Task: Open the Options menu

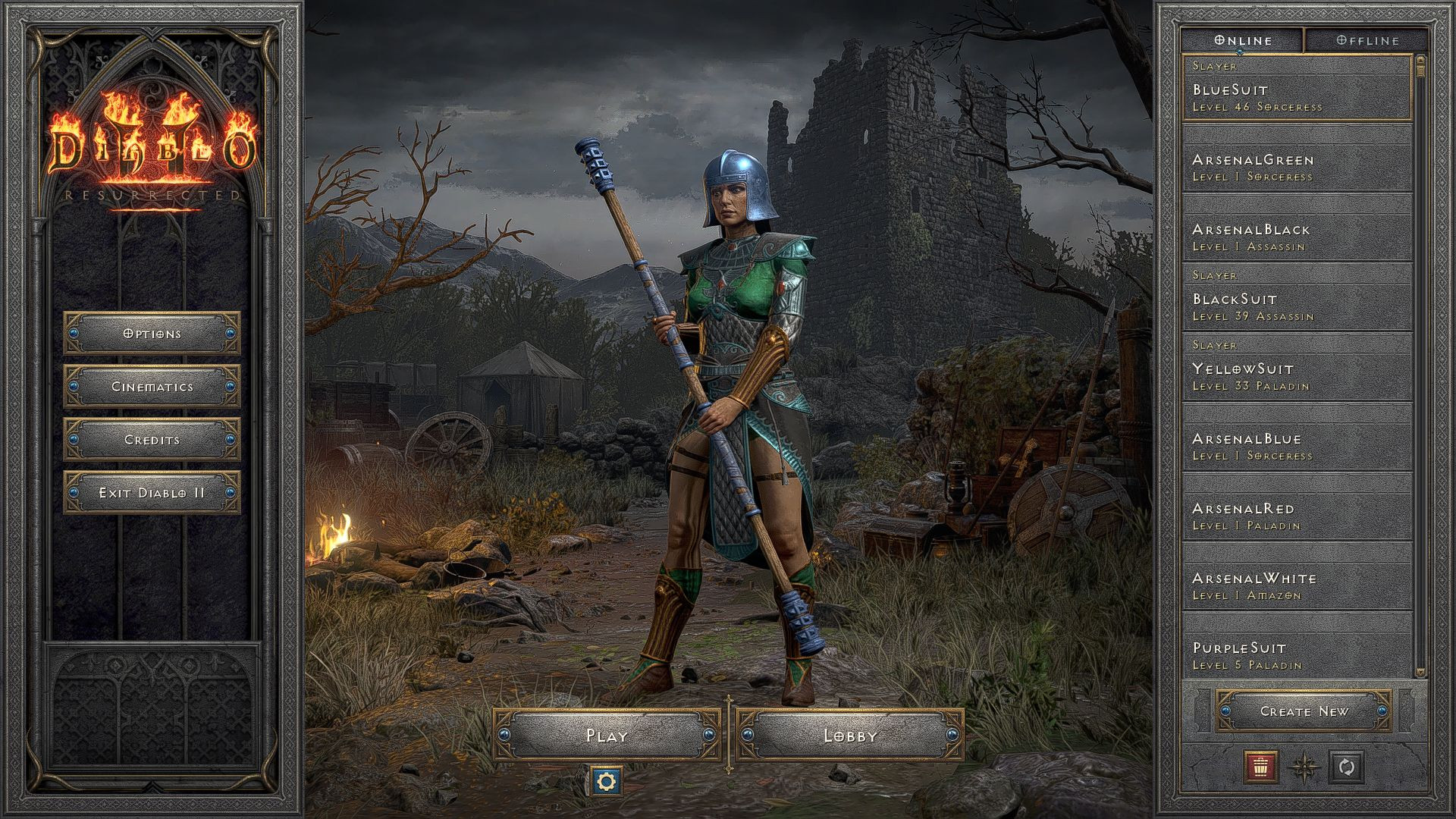Action: [150, 333]
